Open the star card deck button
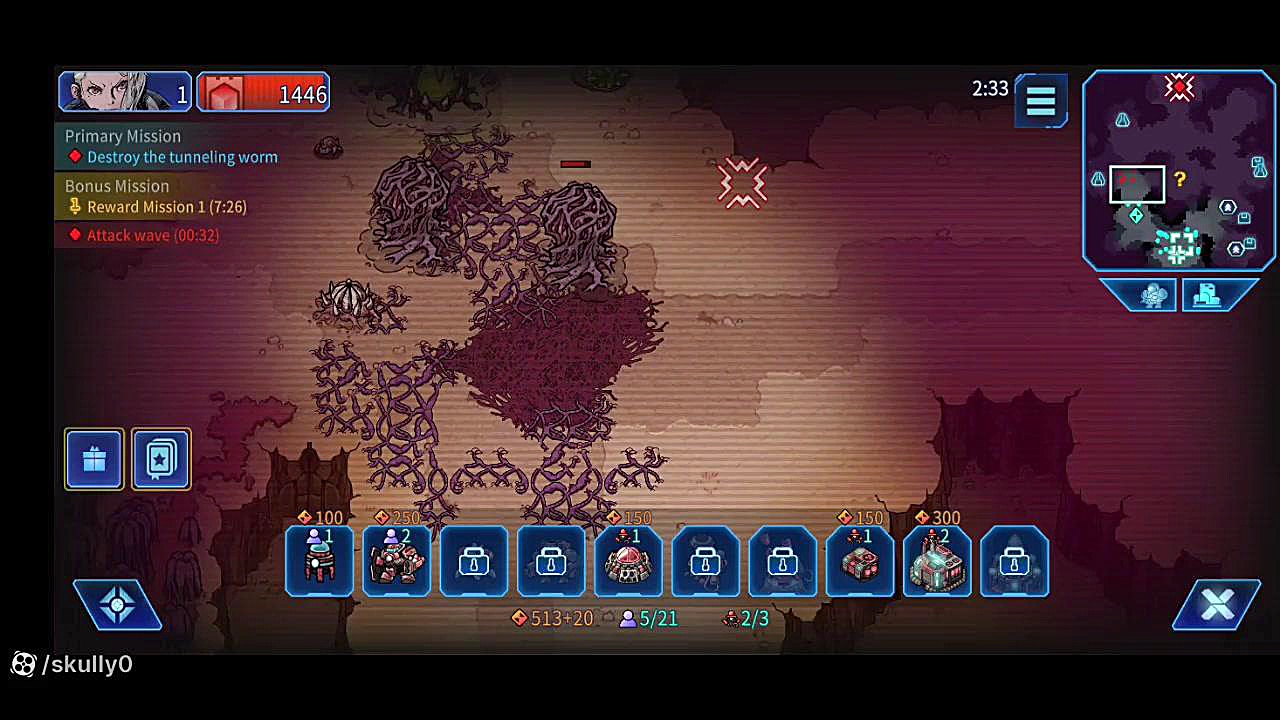1280x720 pixels. (161, 460)
